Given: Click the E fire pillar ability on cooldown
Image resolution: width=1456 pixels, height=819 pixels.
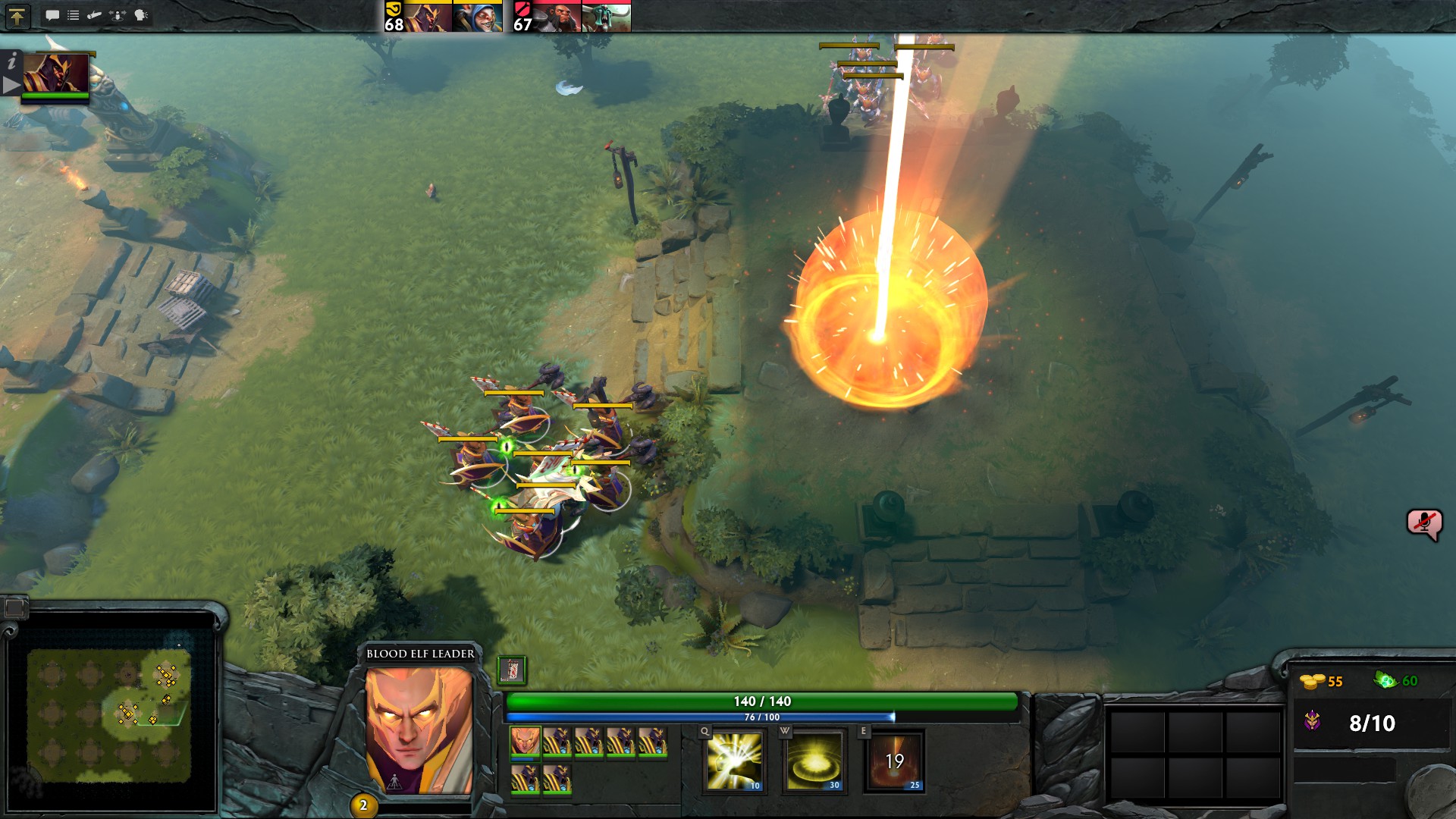Looking at the screenshot, I should pos(895,761).
